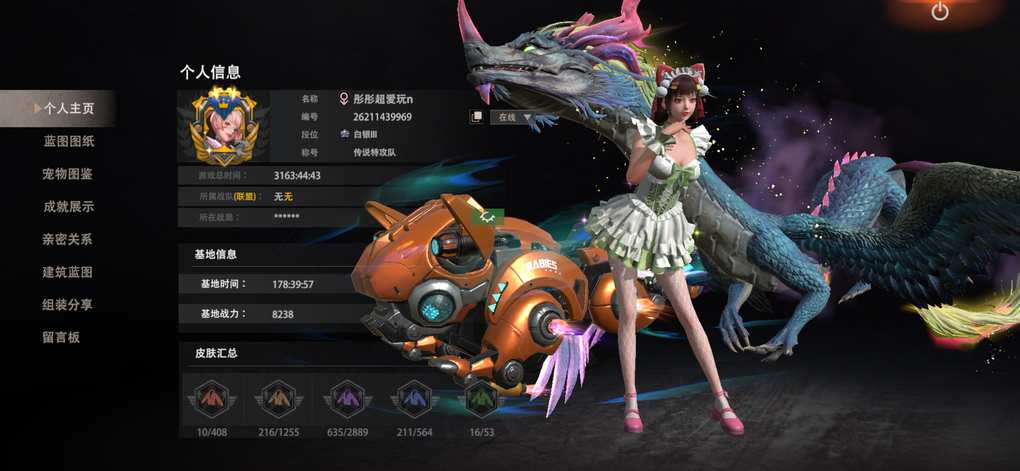Select the blue jacket skin icon
Screen dimensions: 1020x471
(413, 399)
